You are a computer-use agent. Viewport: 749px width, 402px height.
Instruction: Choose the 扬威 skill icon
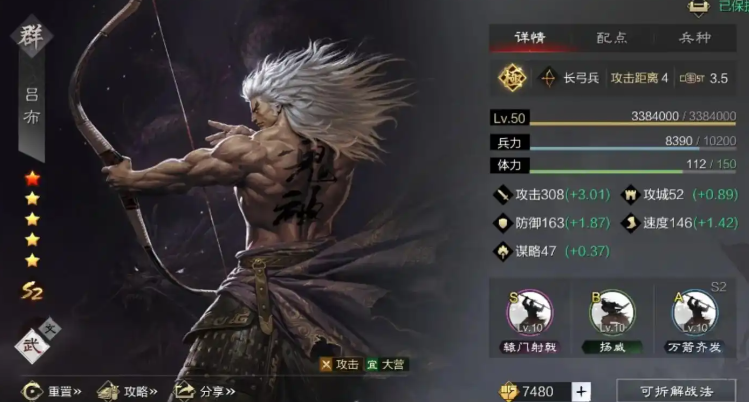pyautogui.click(x=610, y=312)
